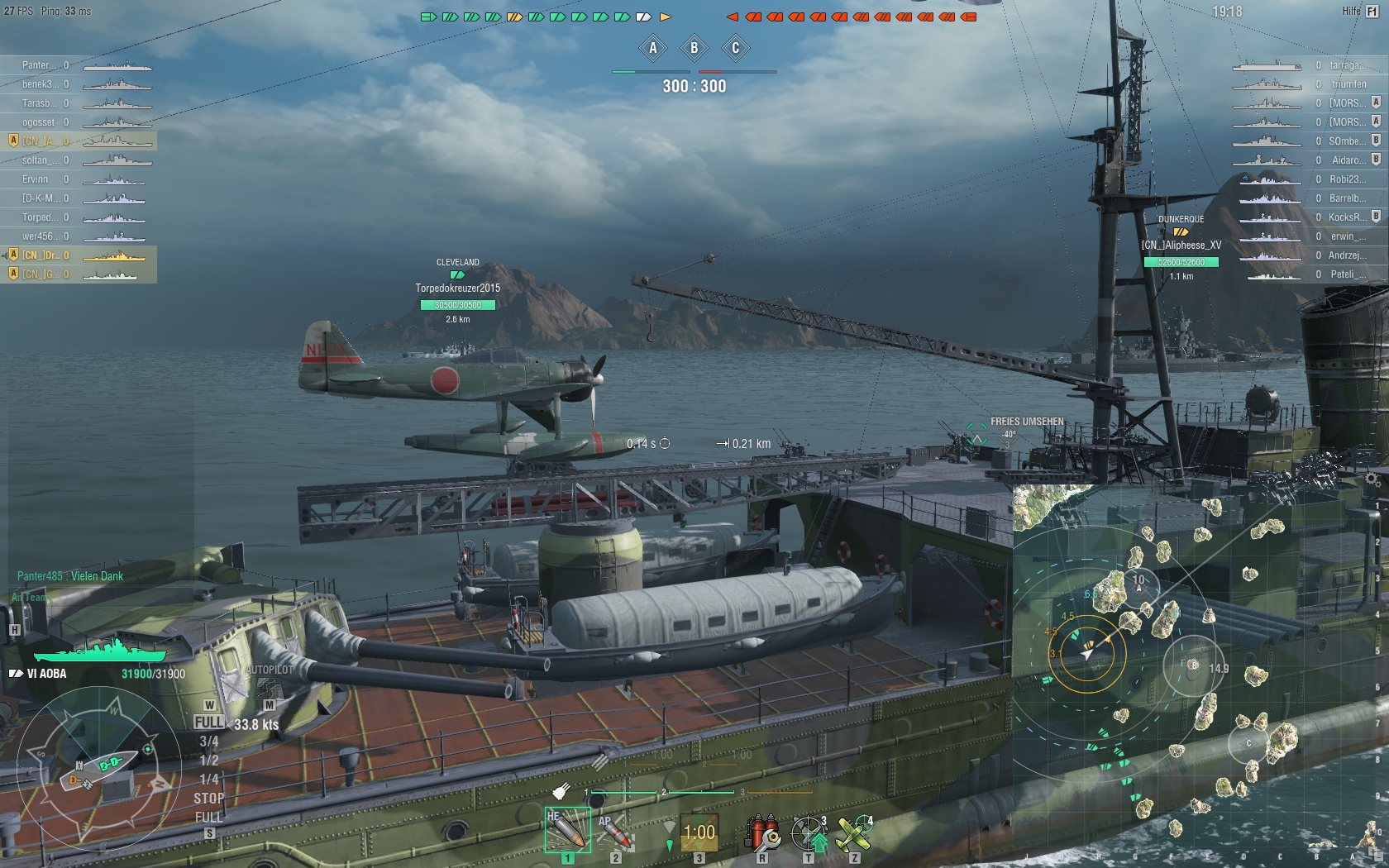Select capture point C indicator at top
This screenshot has width=1389, height=868.
click(736, 48)
